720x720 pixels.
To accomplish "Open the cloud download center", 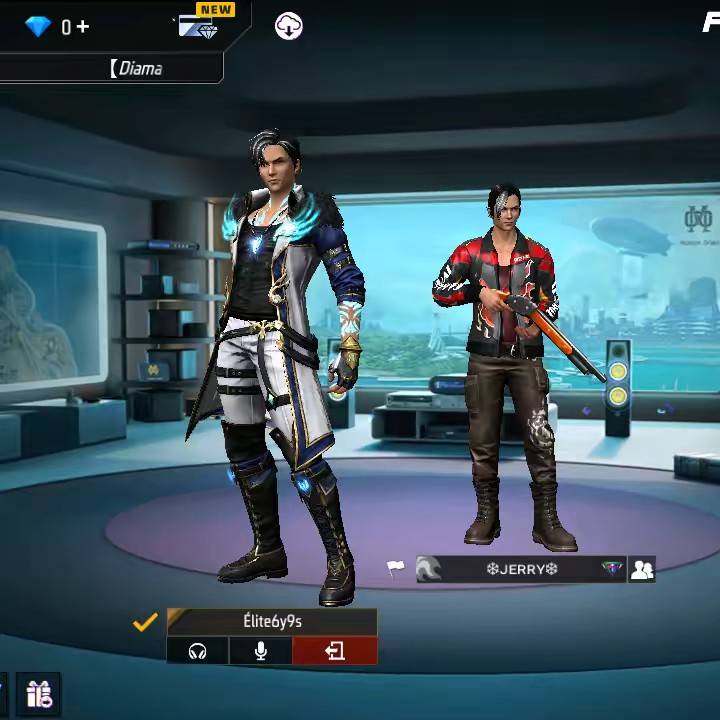I will click(x=289, y=27).
